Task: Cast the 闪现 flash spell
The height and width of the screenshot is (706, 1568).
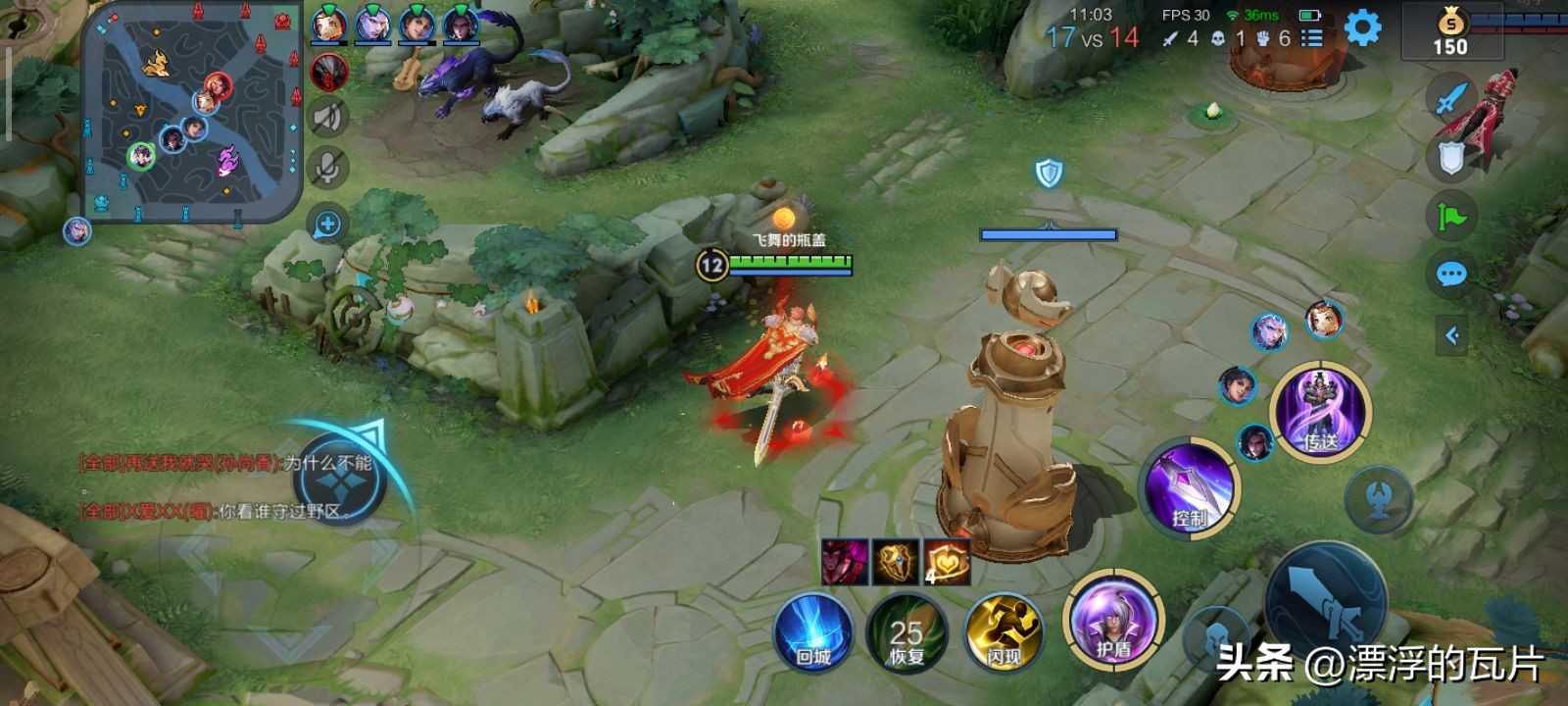Action: click(1003, 631)
